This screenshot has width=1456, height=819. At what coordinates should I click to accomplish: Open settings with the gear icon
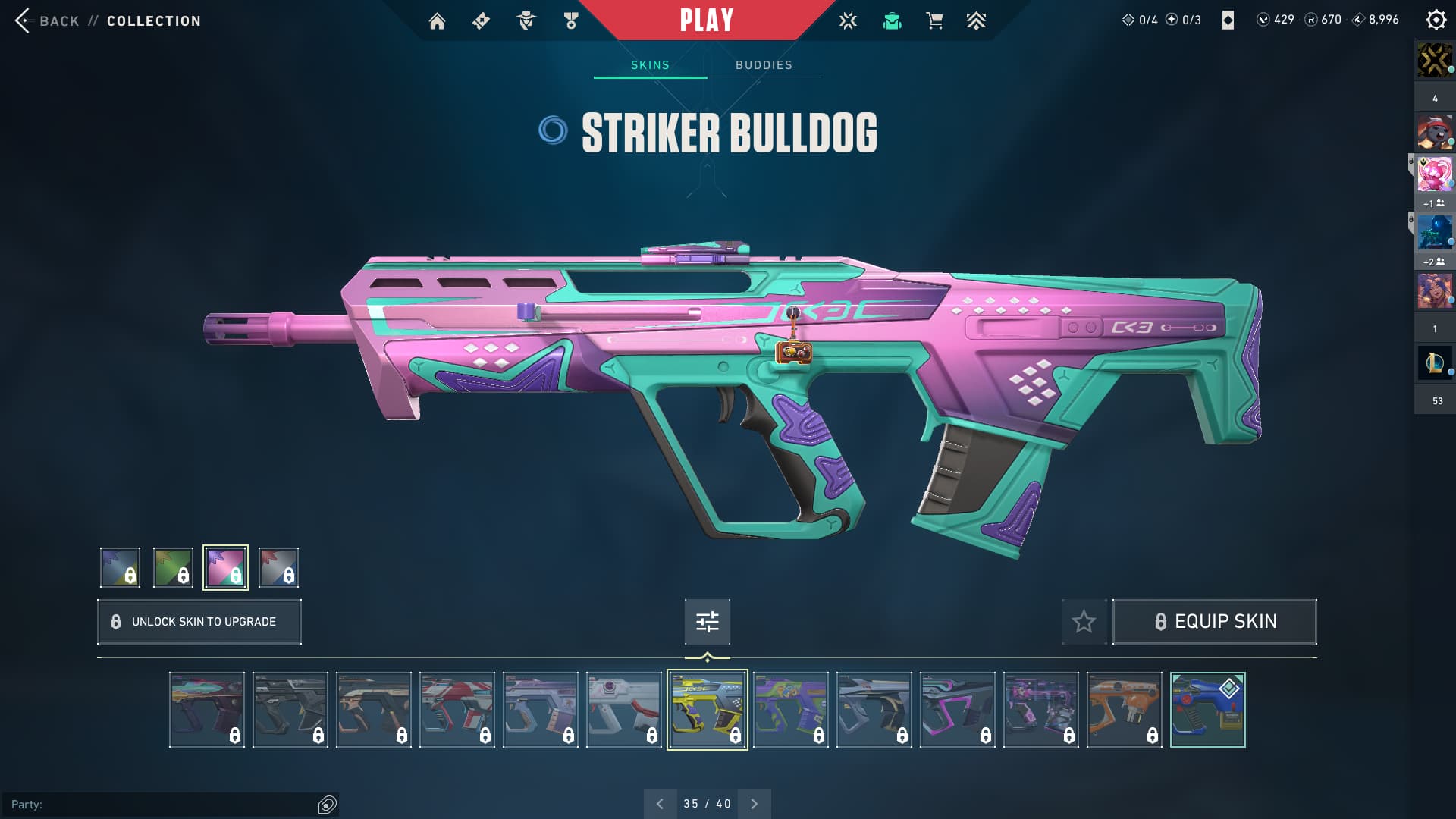coord(1436,20)
